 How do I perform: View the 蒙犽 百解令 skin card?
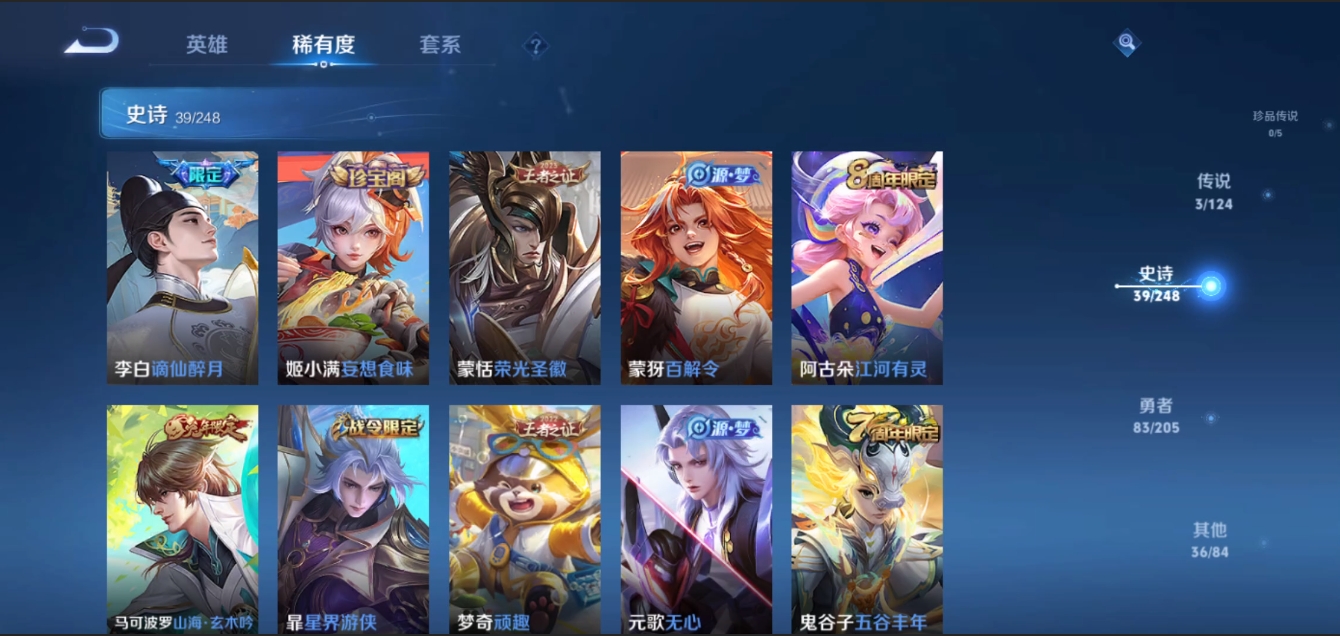pyautogui.click(x=696, y=267)
